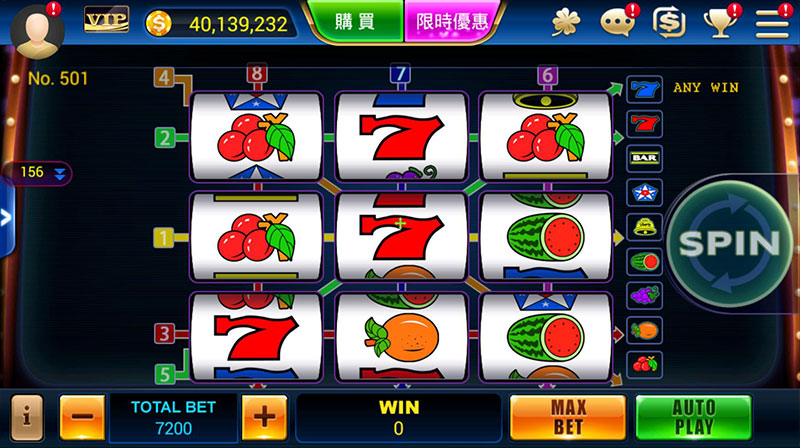
Task: Tap the green 購買 purchase button
Action: (357, 21)
